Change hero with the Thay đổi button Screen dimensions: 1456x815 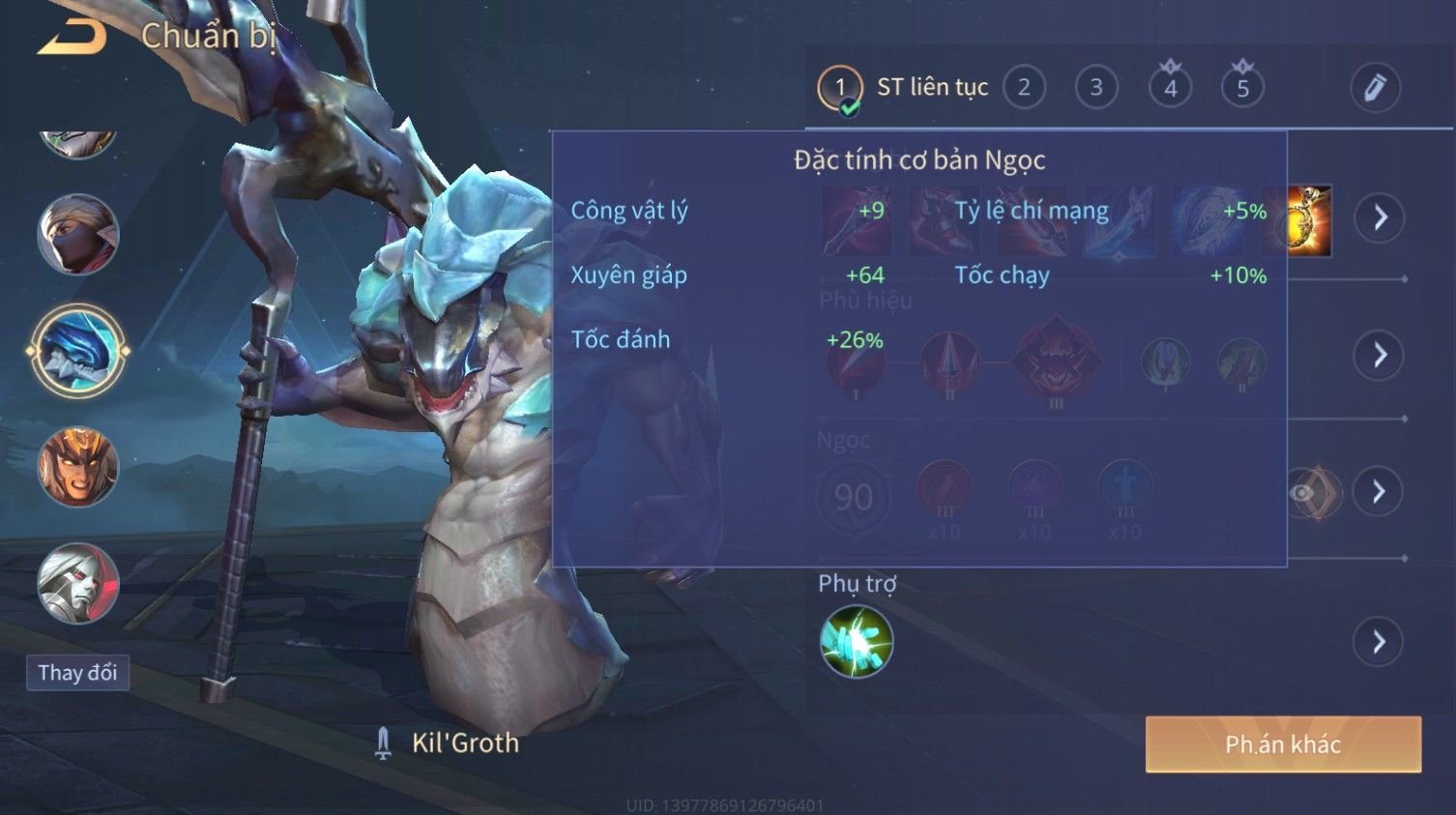(77, 673)
